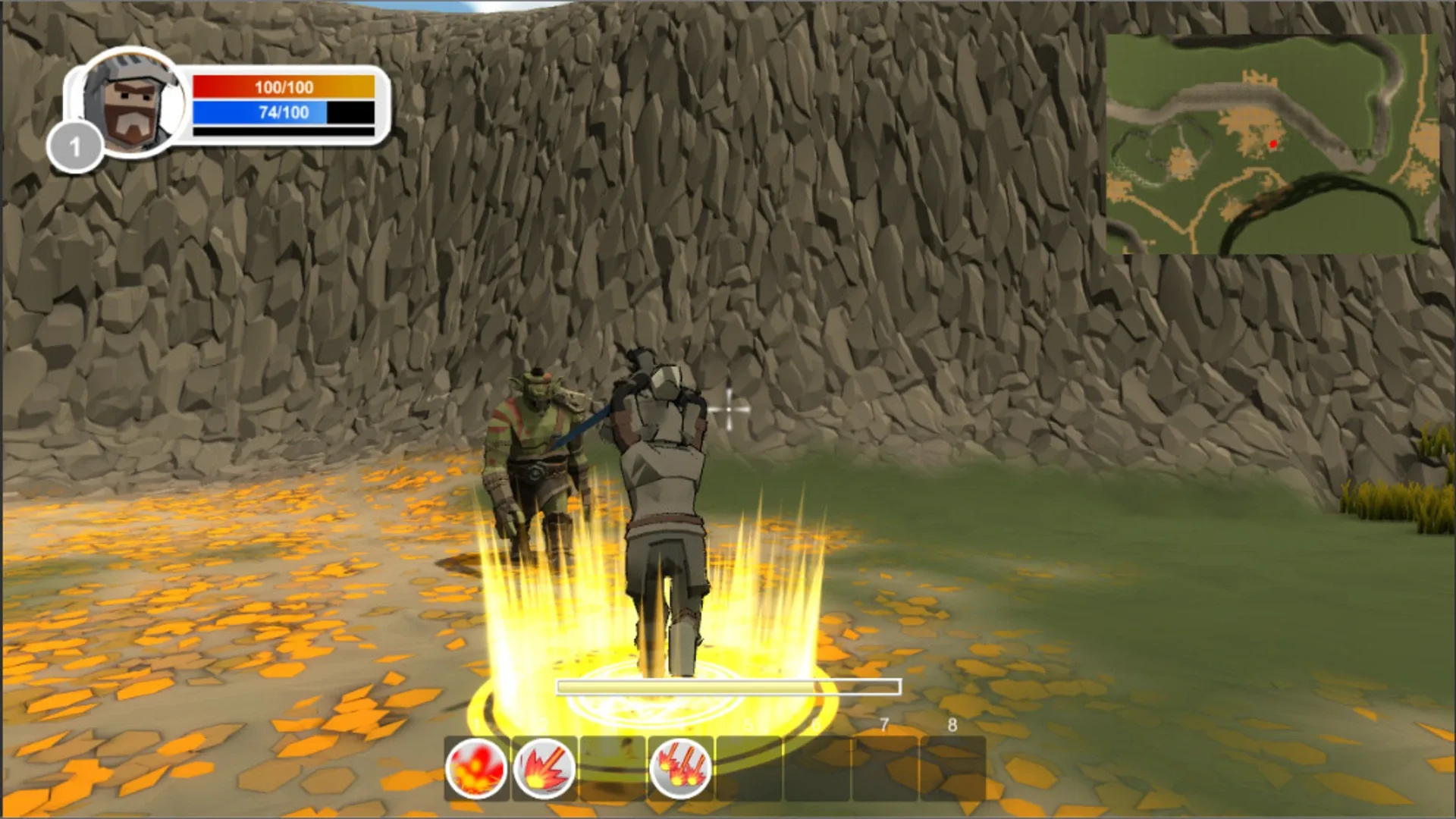Viewport: 1456px width, 819px height.
Task: Click the empty hotbar slot numbered 5
Action: point(747,767)
